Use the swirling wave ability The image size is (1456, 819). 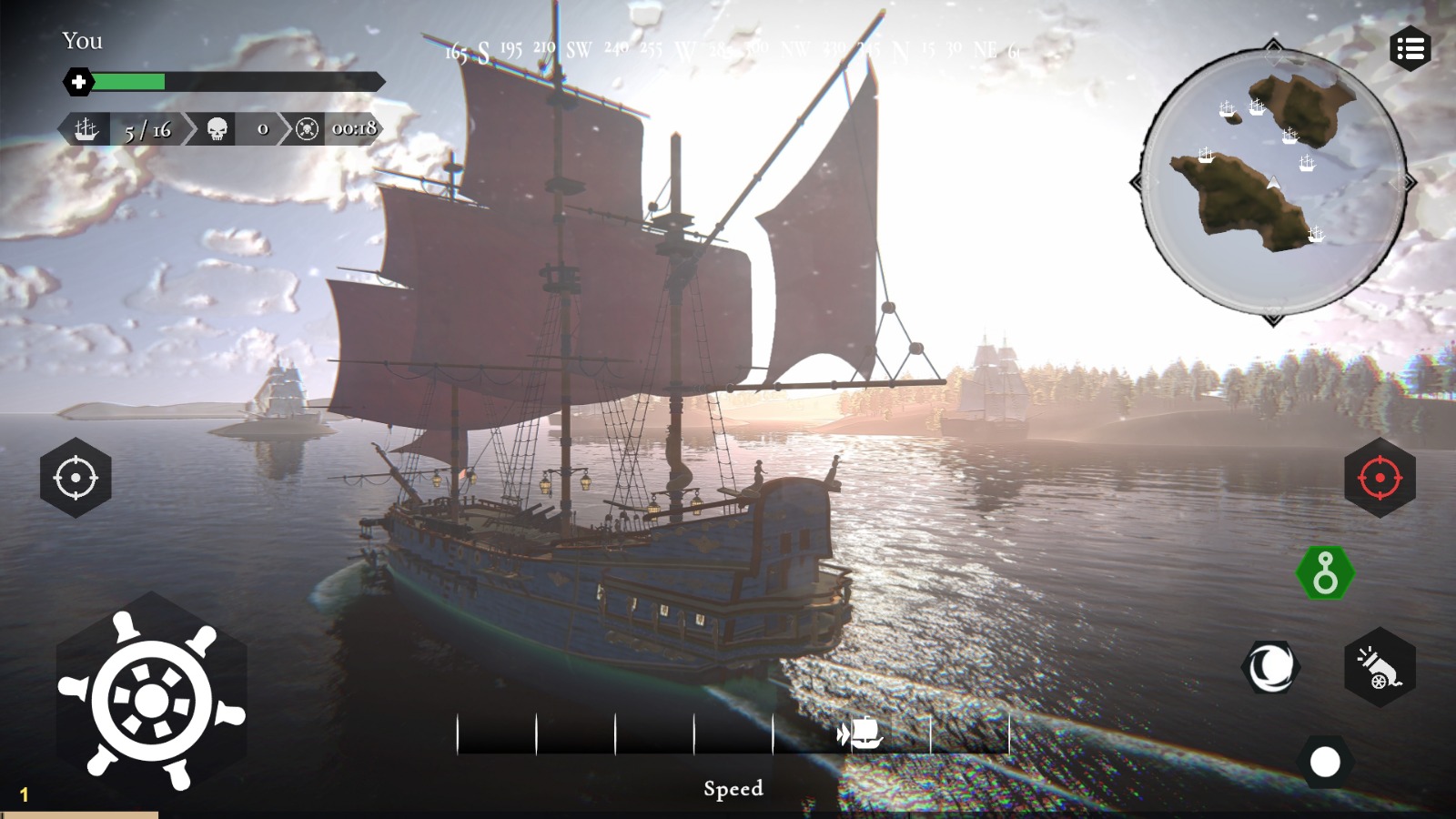[x=1270, y=667]
